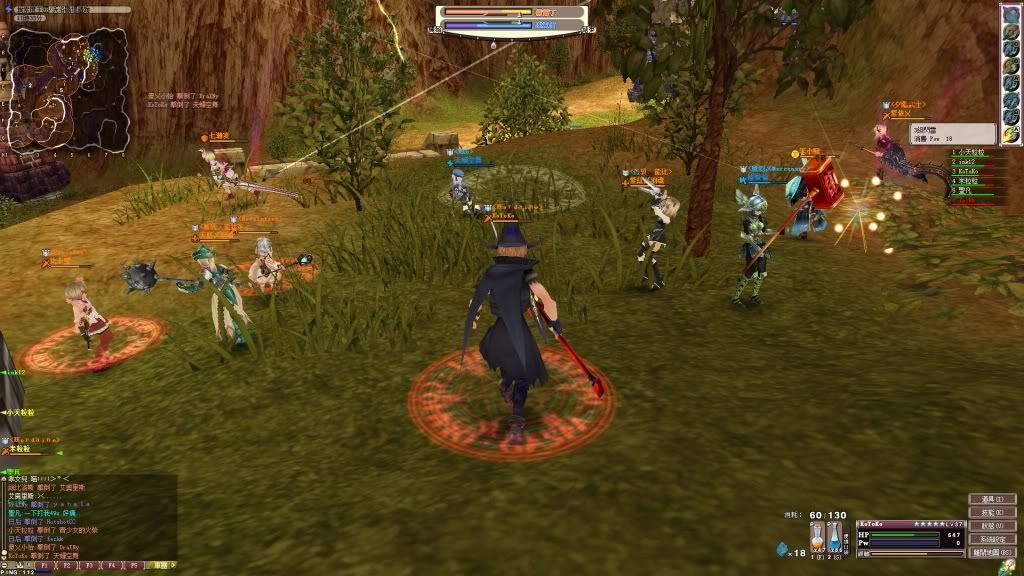Open the 系統設定 system settings
The image size is (1024, 576).
[991, 538]
